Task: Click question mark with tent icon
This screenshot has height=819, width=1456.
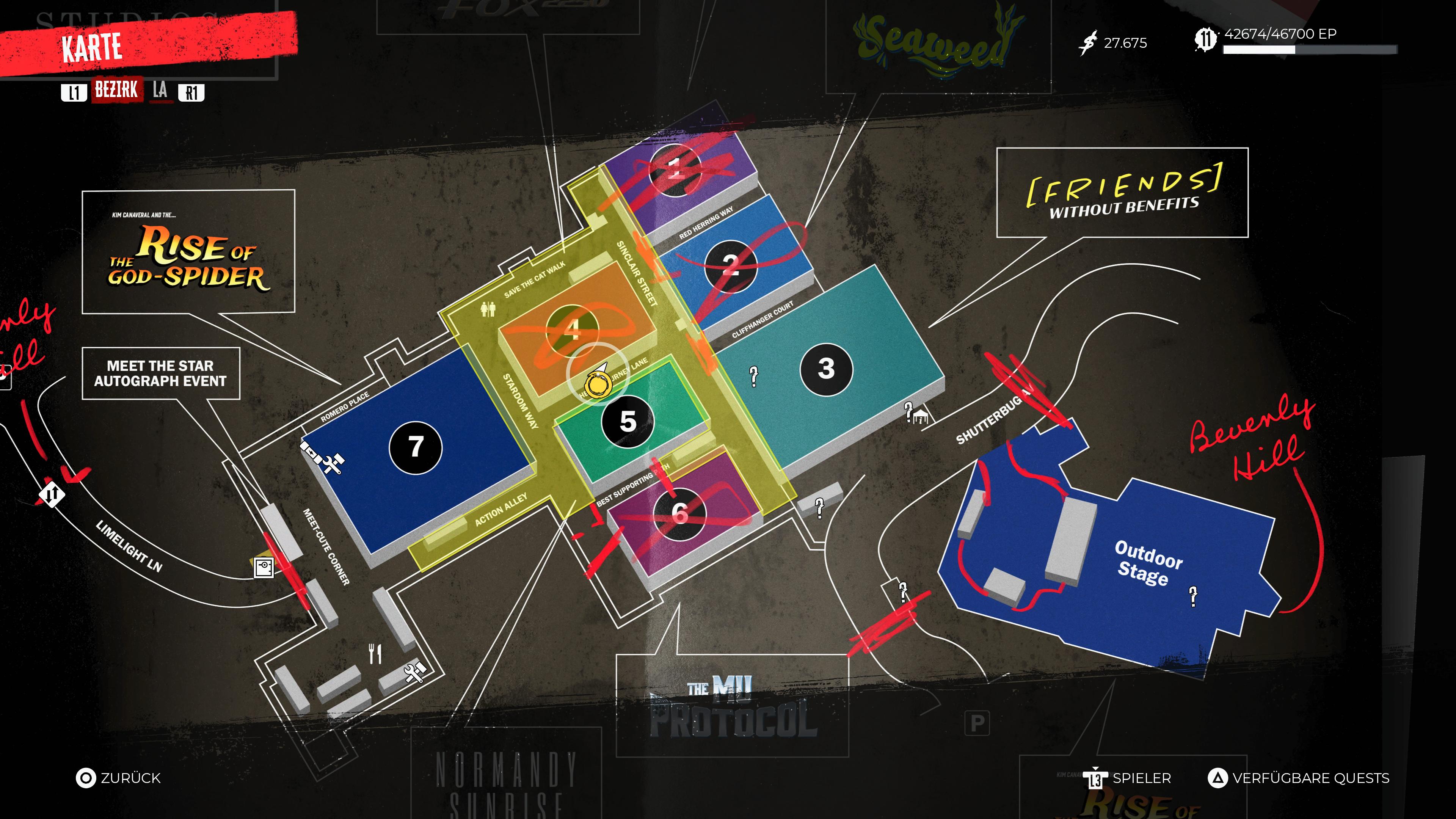Action: 915,414
